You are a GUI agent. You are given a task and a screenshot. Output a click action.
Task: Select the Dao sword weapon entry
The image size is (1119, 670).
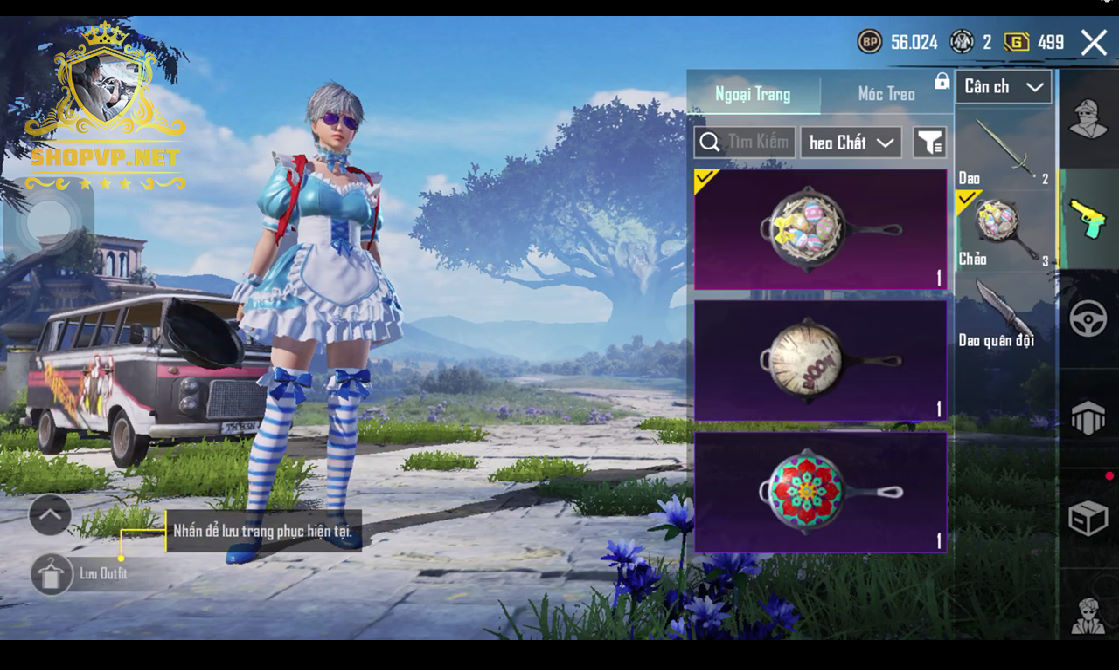click(1004, 150)
